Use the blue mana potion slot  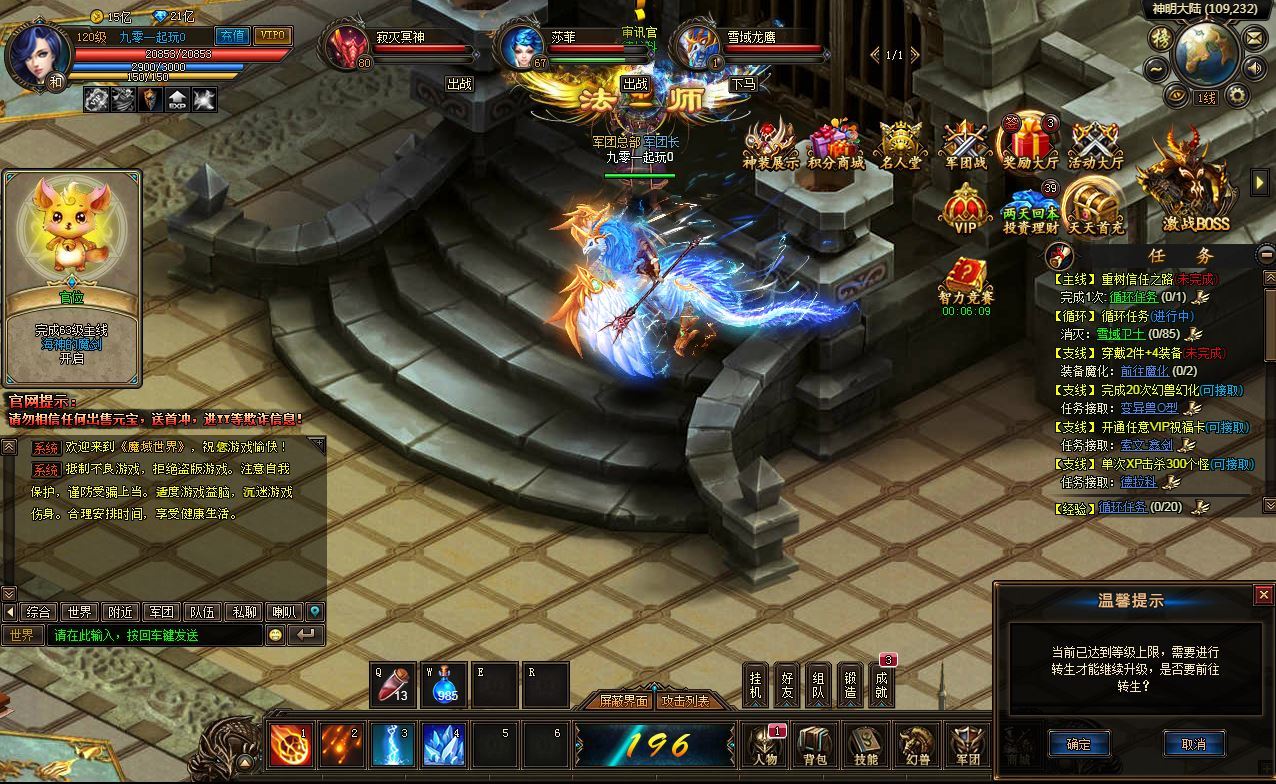(445, 684)
